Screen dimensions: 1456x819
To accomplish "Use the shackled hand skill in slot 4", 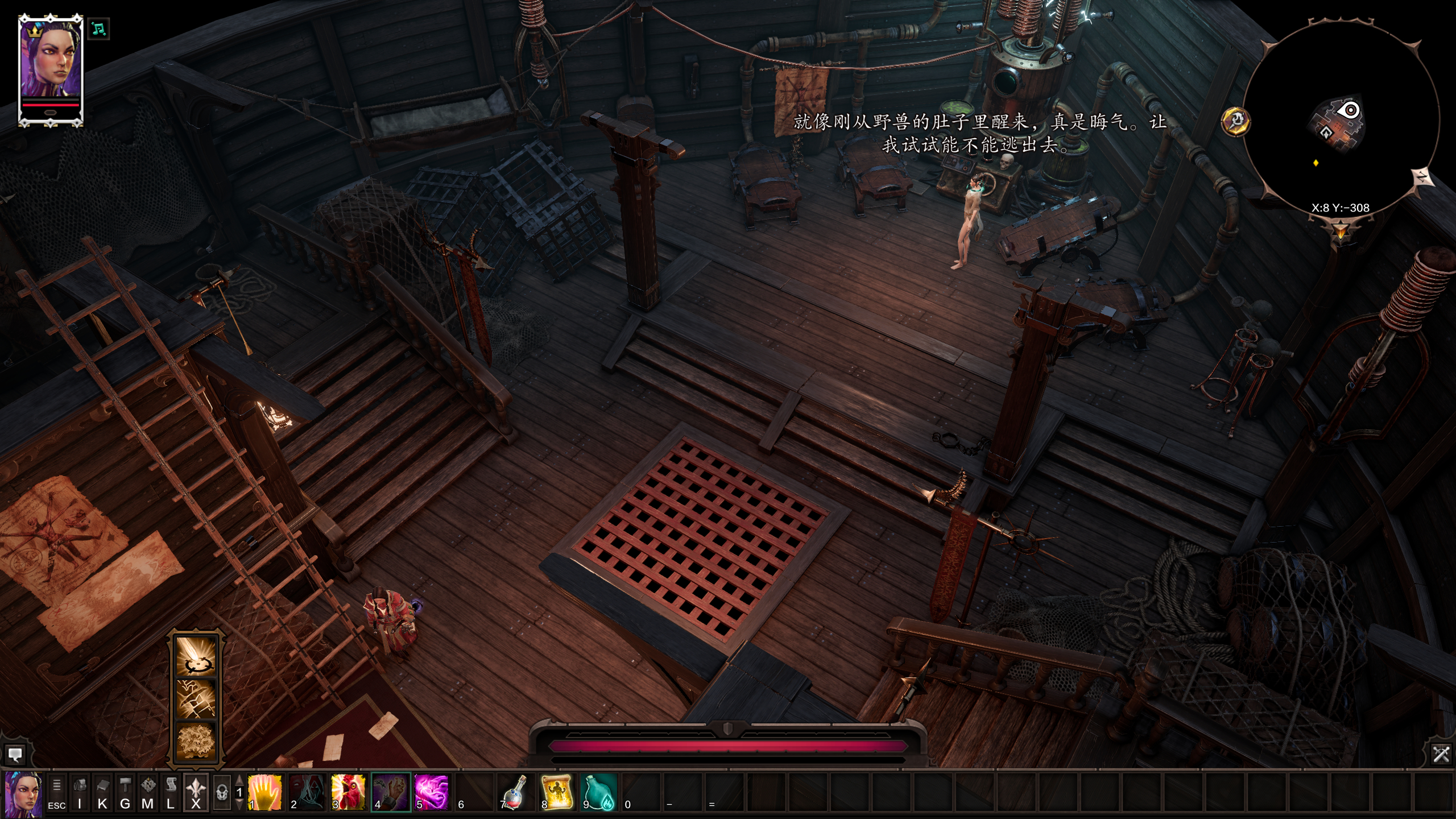I will [x=391, y=792].
